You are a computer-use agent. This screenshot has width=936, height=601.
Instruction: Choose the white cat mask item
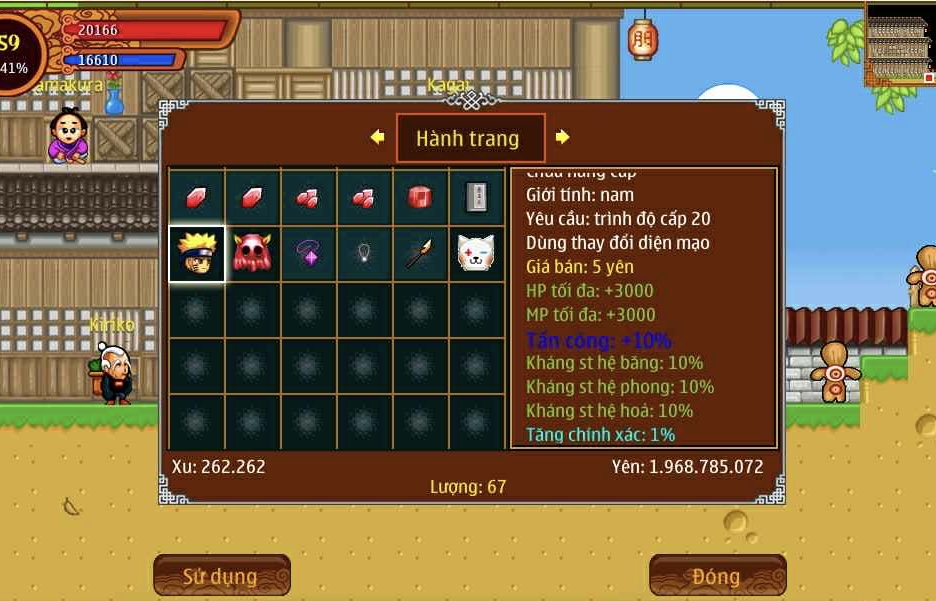coord(476,254)
